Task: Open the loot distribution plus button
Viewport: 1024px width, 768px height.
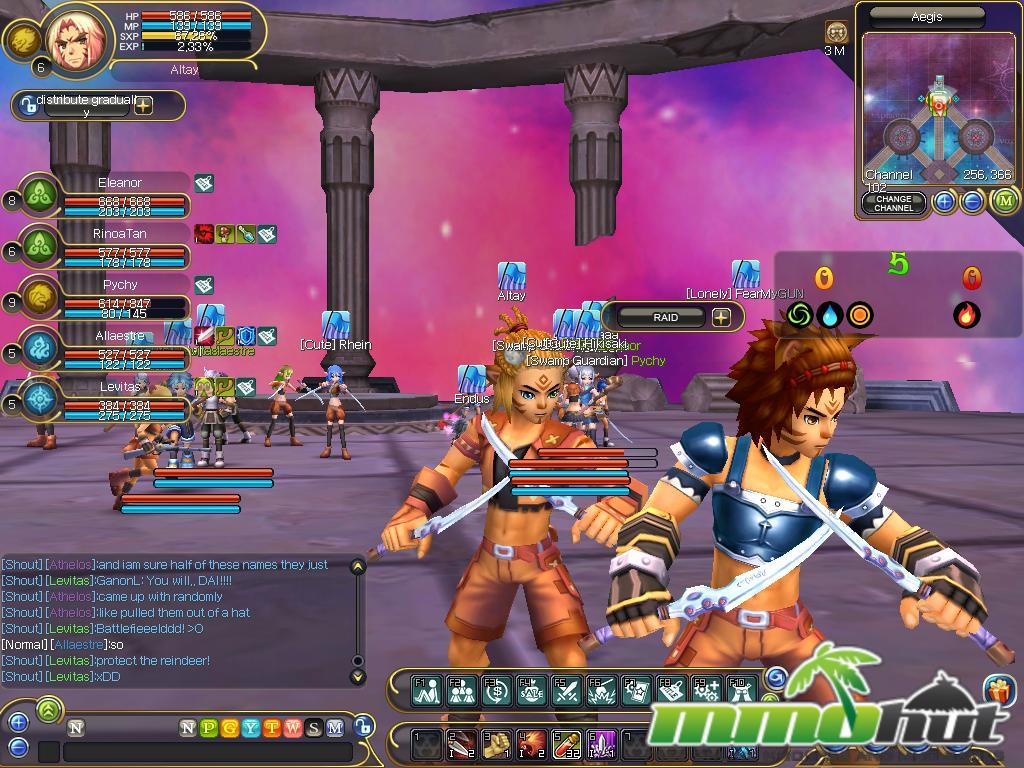Action: pos(144,105)
